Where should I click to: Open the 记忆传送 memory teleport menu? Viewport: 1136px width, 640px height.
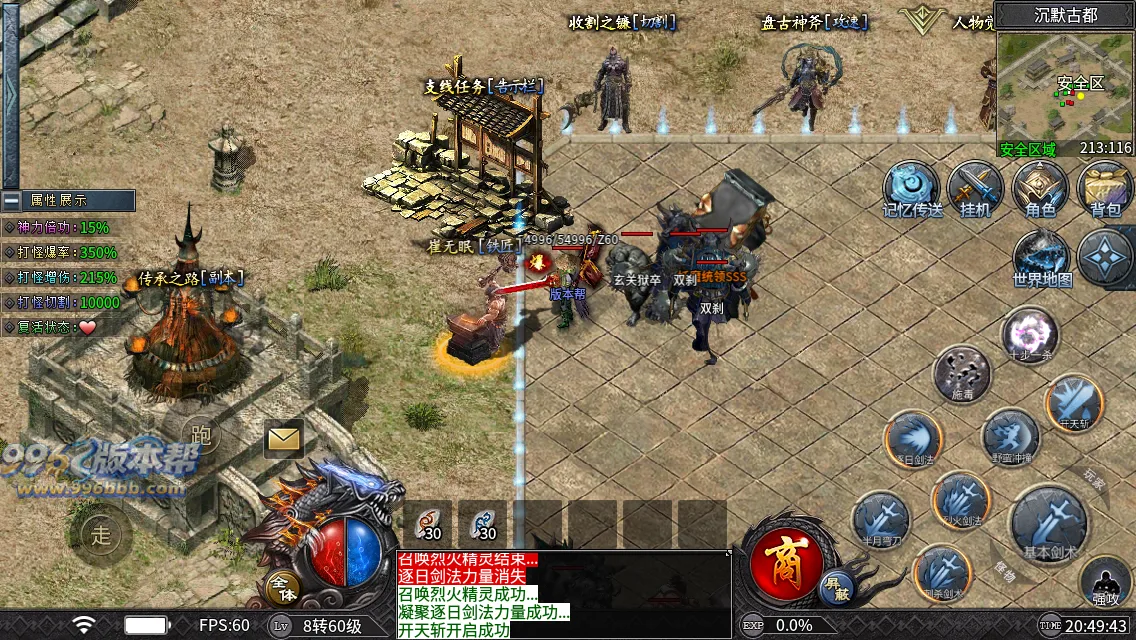pyautogui.click(x=910, y=186)
